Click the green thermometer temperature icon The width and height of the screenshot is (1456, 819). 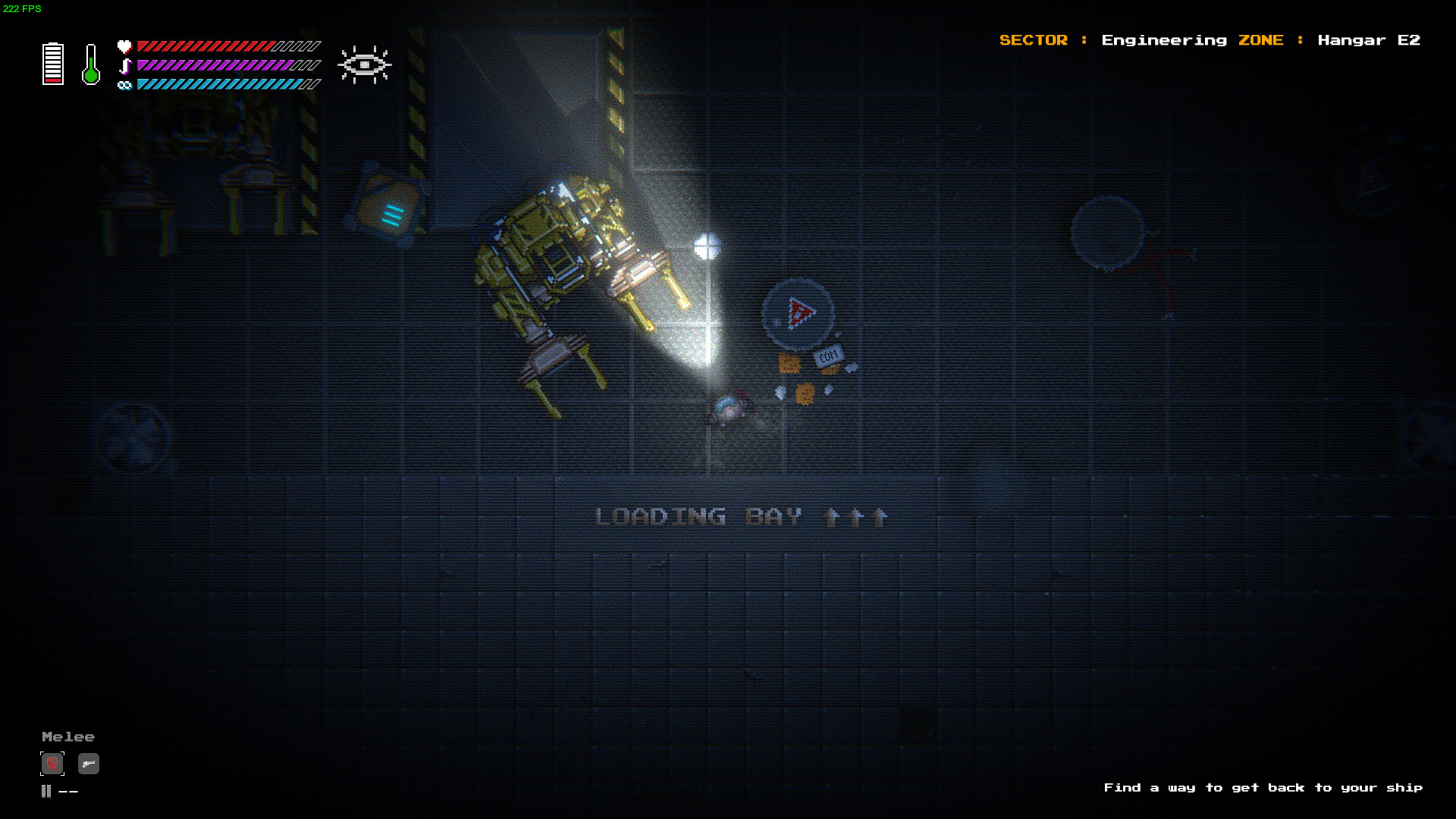tap(91, 64)
